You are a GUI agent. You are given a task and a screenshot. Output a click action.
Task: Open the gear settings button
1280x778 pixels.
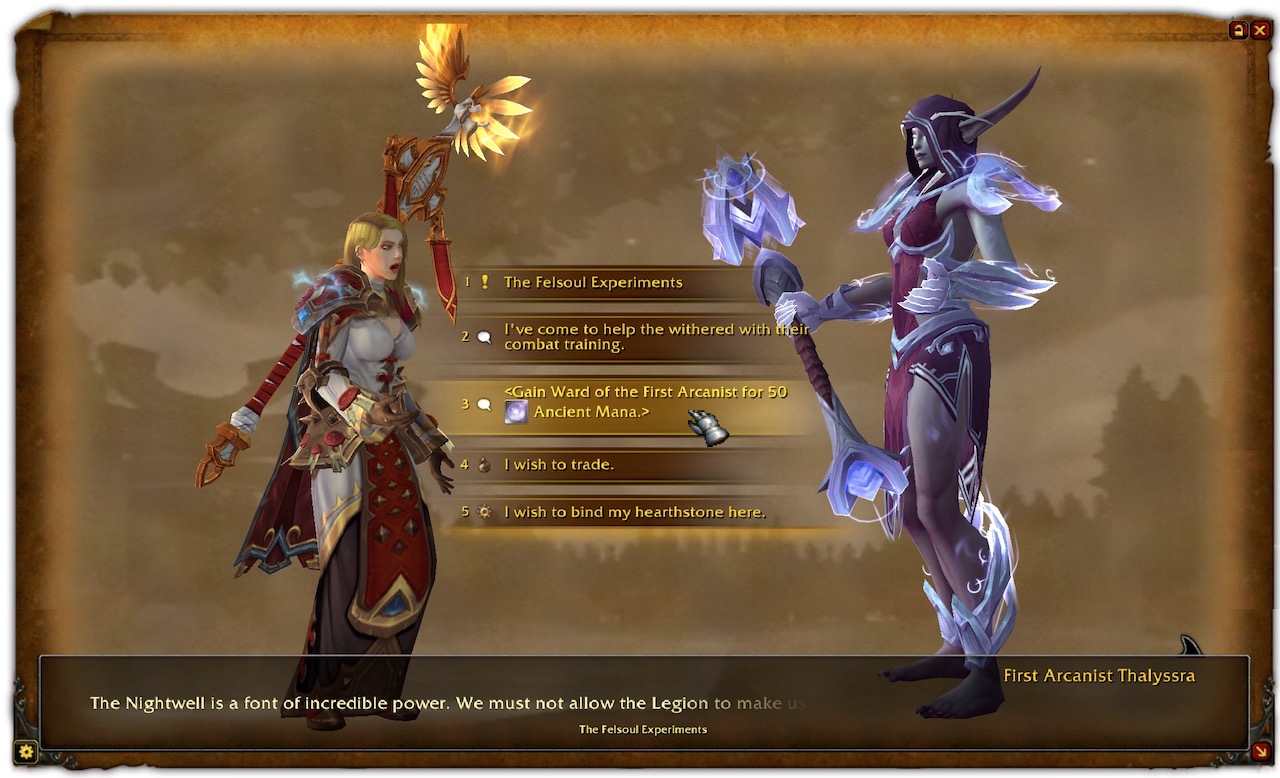tap(26, 751)
